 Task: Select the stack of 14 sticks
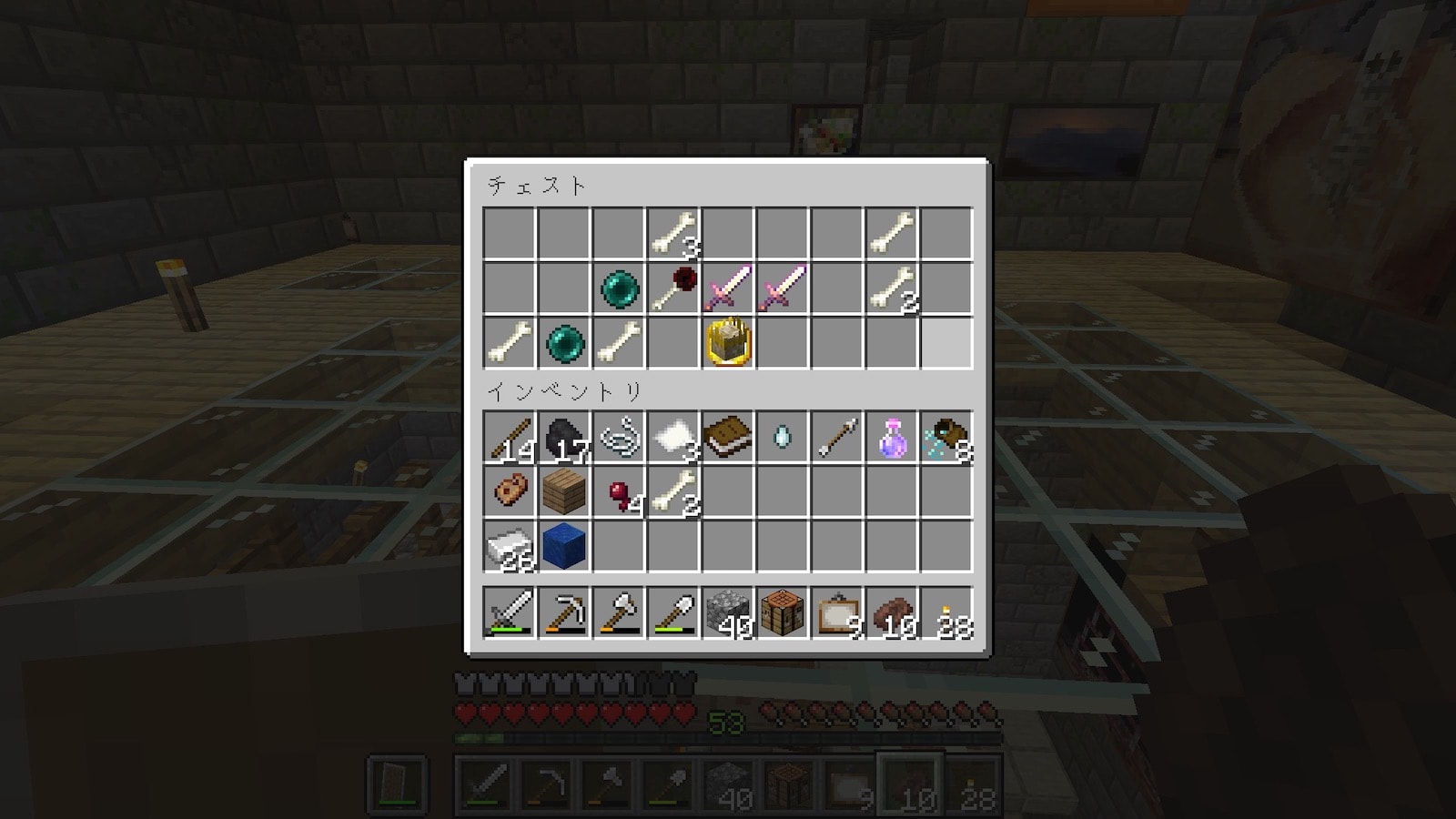pos(510,438)
